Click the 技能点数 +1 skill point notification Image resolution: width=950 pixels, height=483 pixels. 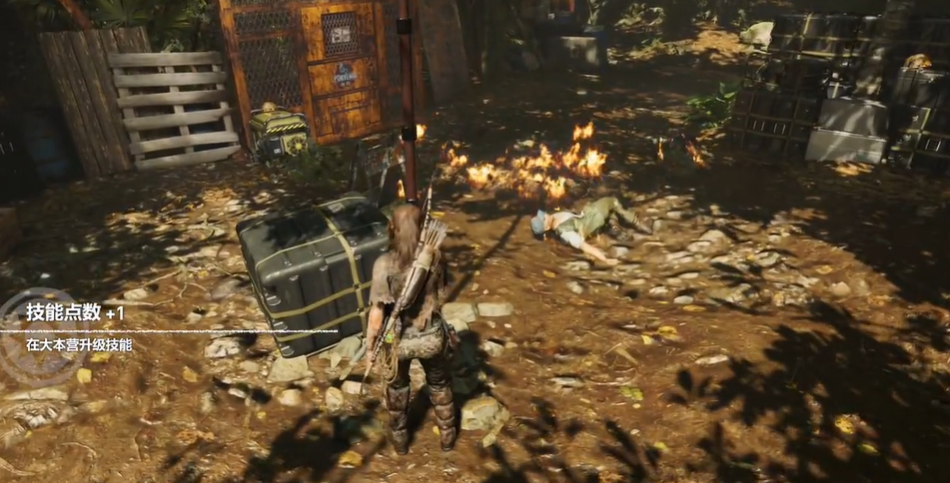[76, 313]
